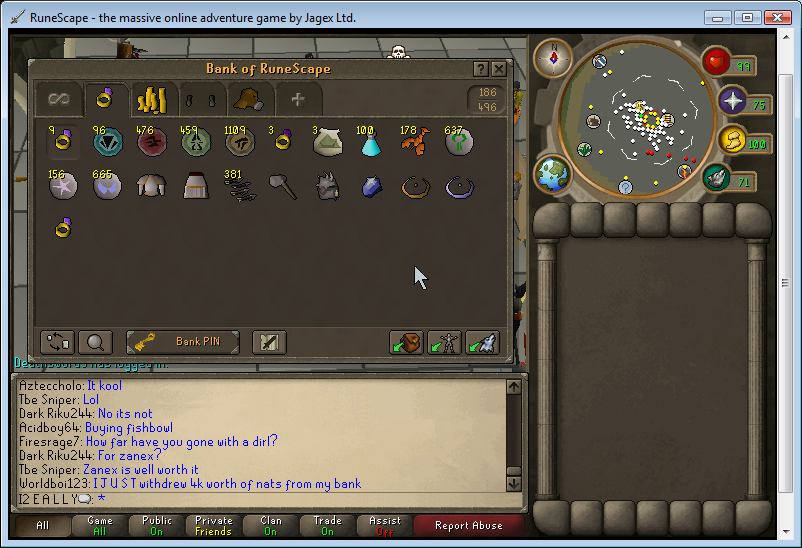This screenshot has height=548, width=802.
Task: Deposit worn equipment button
Action: click(444, 342)
